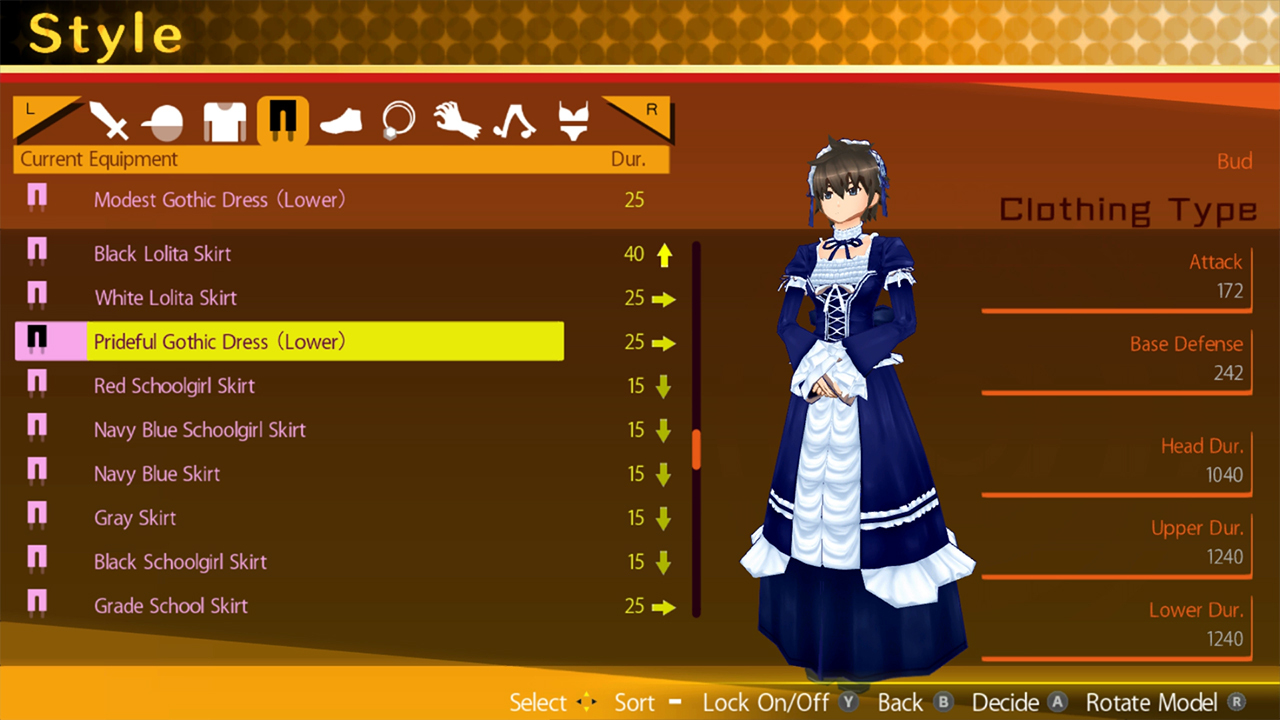Select the Black Lolita Skirt entry
The image size is (1280, 720).
pyautogui.click(x=162, y=254)
